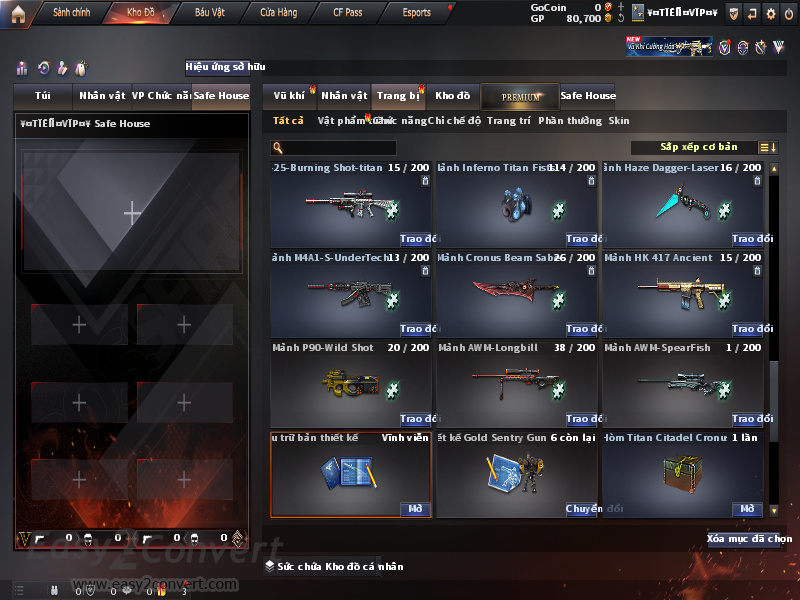
Task: Open the settings gear icon
Action: coord(770,14)
